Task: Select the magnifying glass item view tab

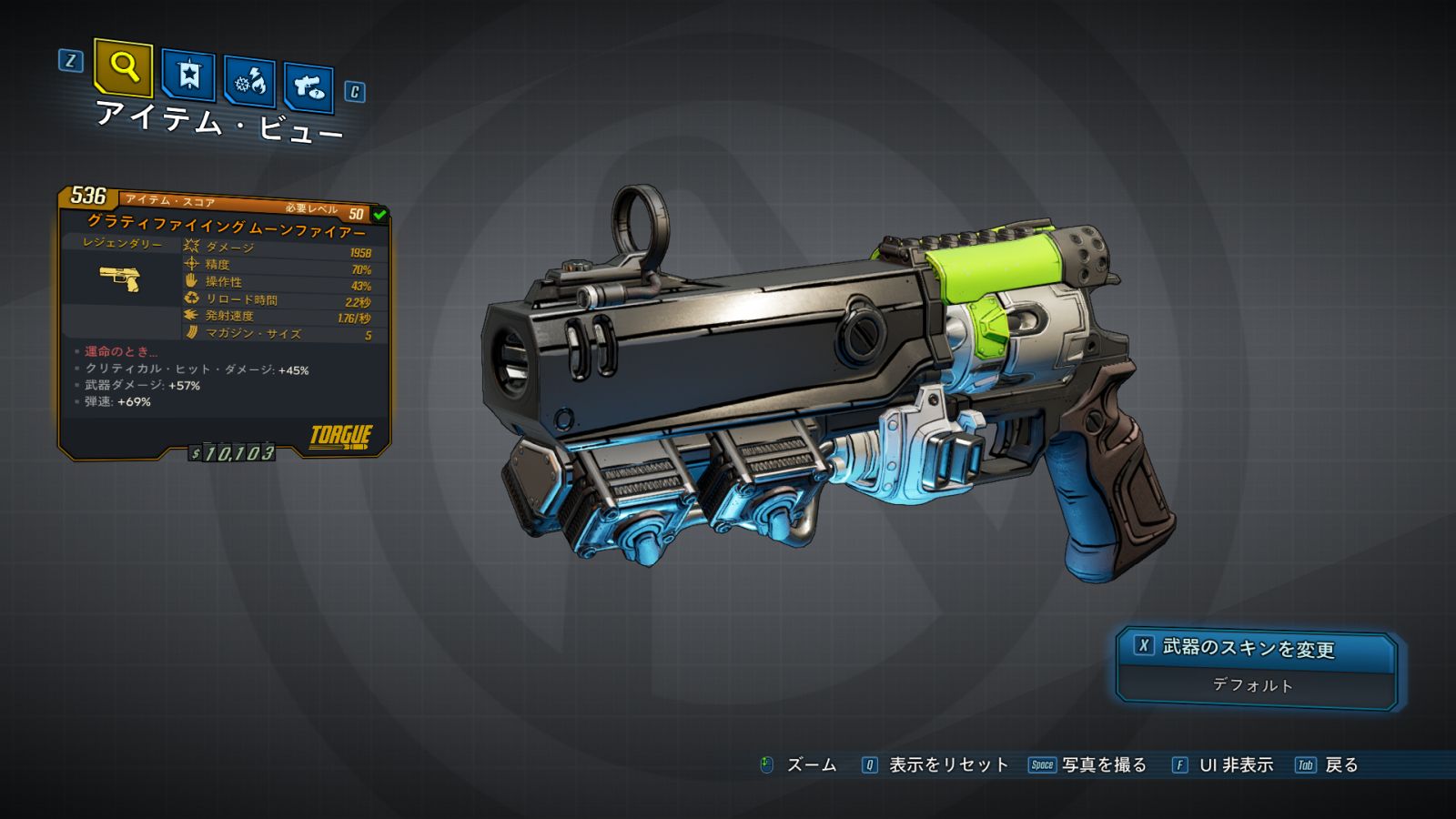Action: click(123, 67)
